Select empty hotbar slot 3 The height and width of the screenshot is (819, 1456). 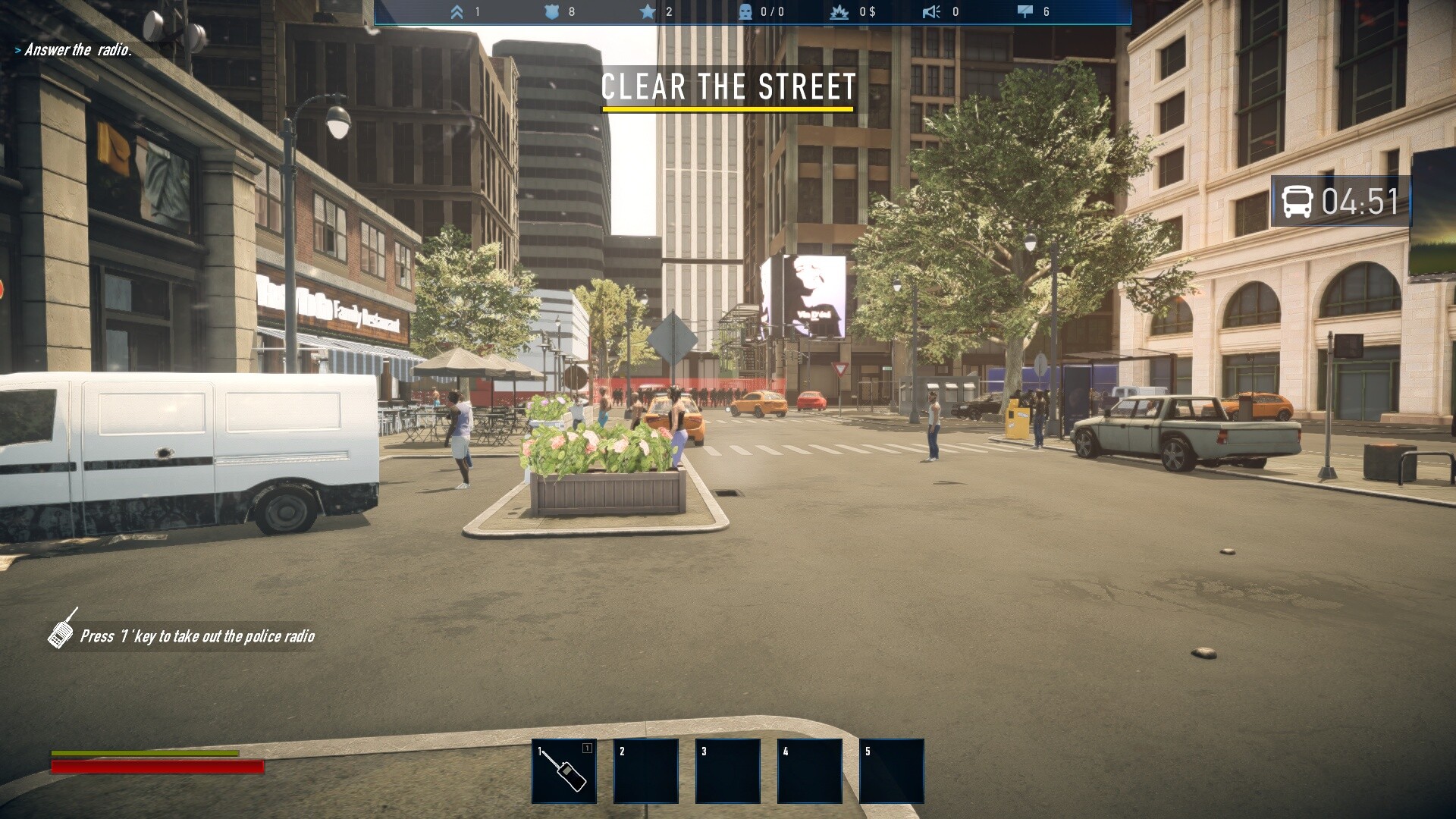(727, 770)
